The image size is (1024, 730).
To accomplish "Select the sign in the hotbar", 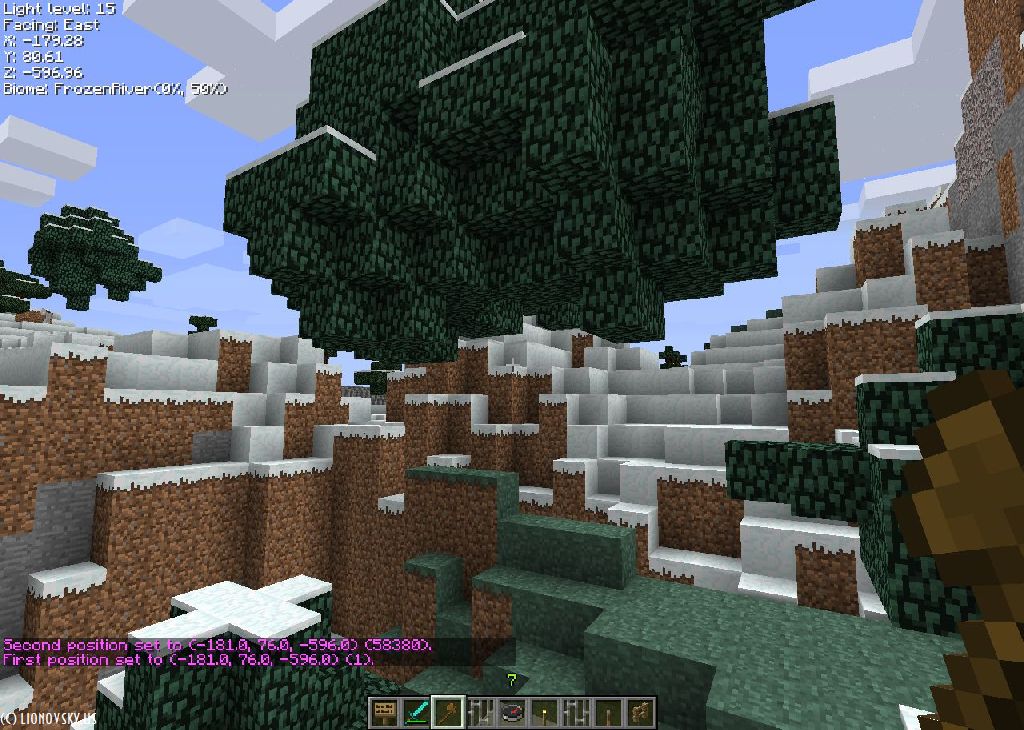I will pyautogui.click(x=384, y=713).
